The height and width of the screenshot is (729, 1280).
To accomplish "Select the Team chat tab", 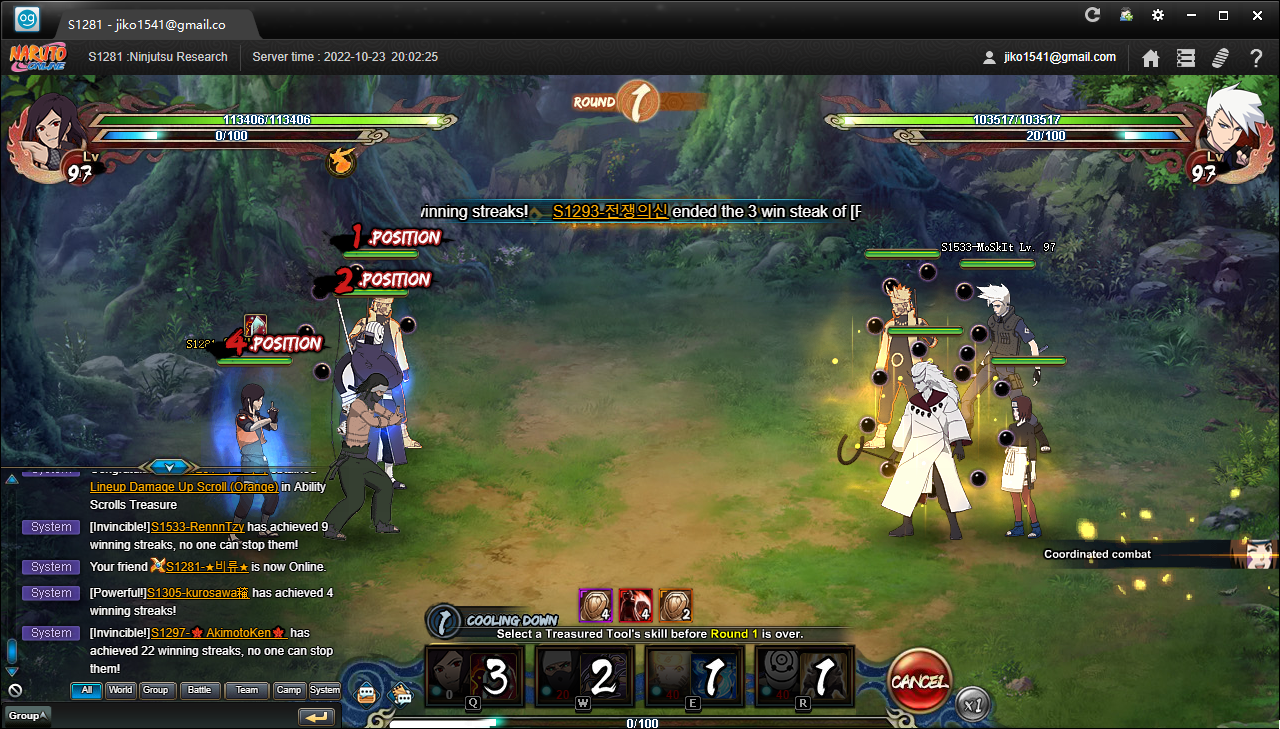I will point(247,690).
